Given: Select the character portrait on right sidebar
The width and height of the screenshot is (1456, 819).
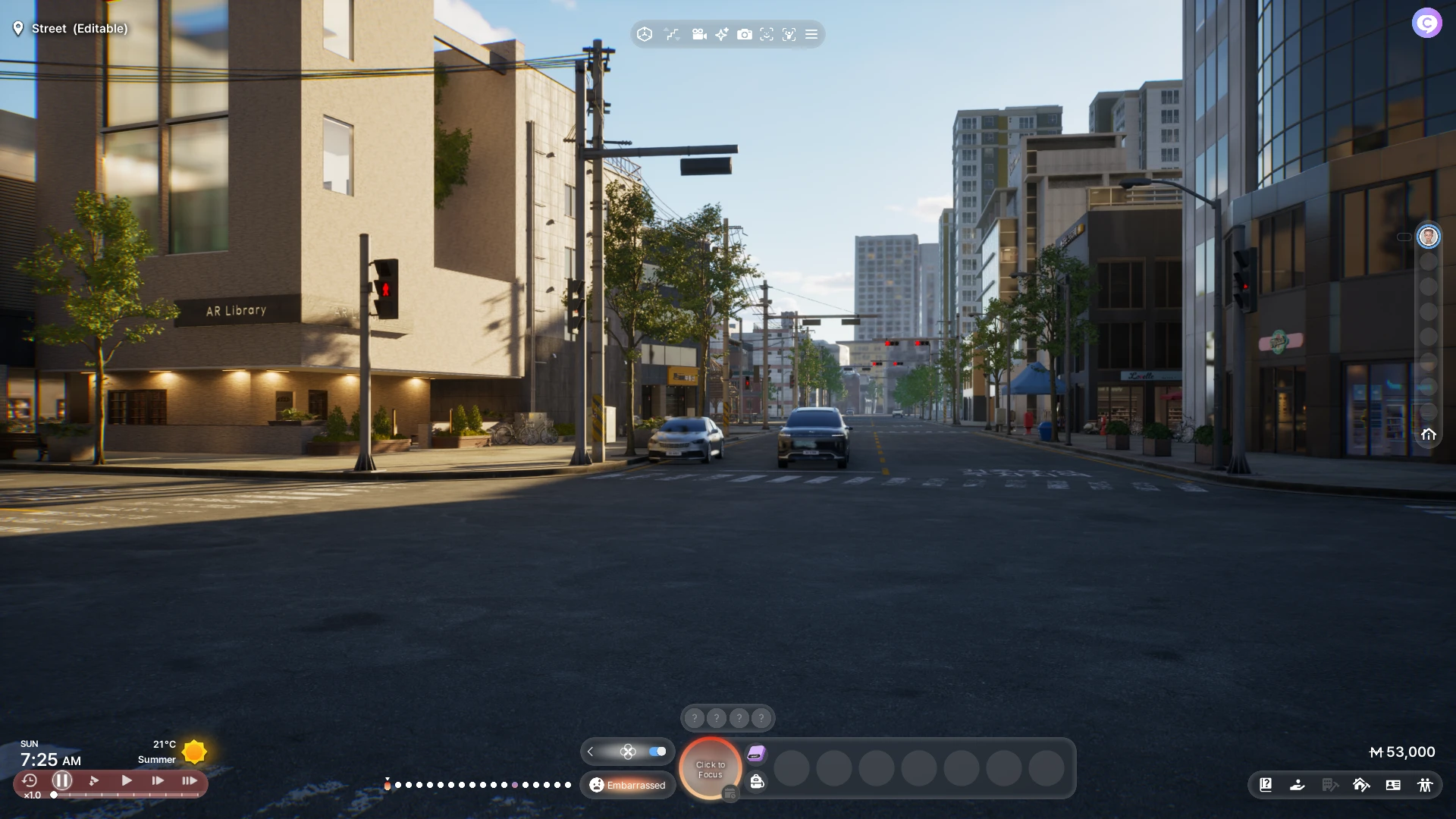Looking at the screenshot, I should tap(1429, 237).
